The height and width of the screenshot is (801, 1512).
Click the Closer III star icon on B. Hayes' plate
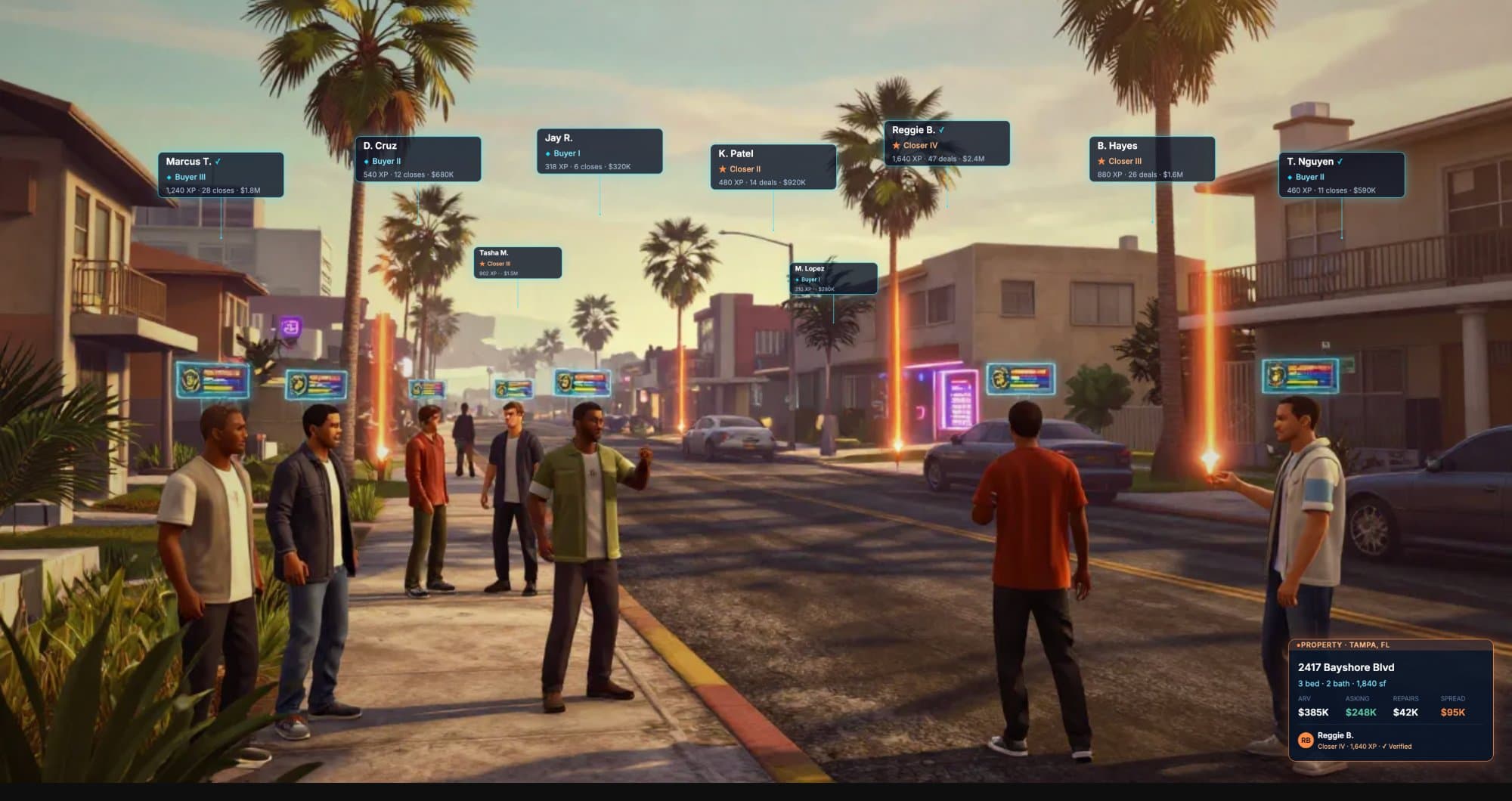1101,161
